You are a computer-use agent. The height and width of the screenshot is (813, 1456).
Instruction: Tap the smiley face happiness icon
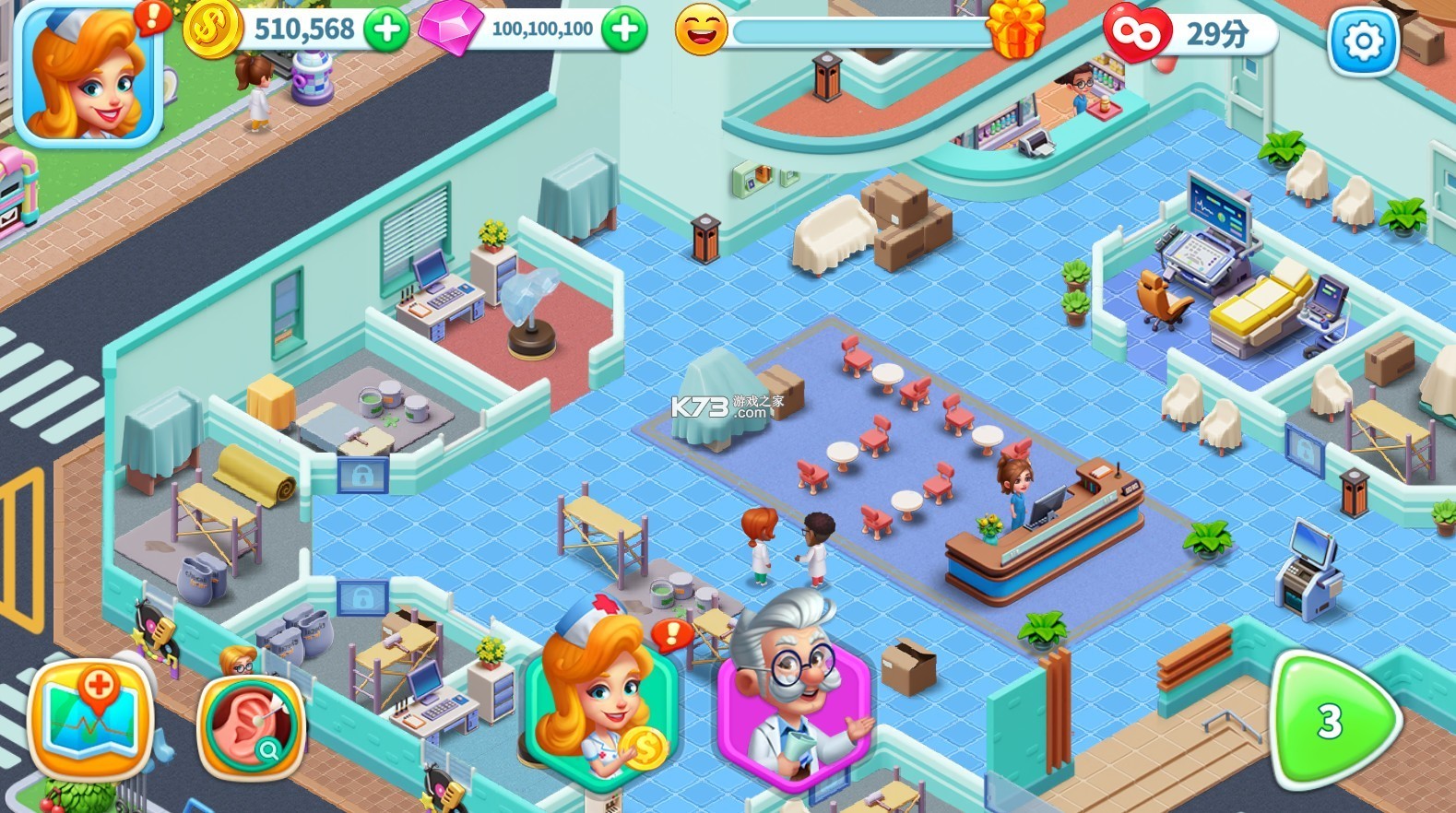pyautogui.click(x=701, y=30)
